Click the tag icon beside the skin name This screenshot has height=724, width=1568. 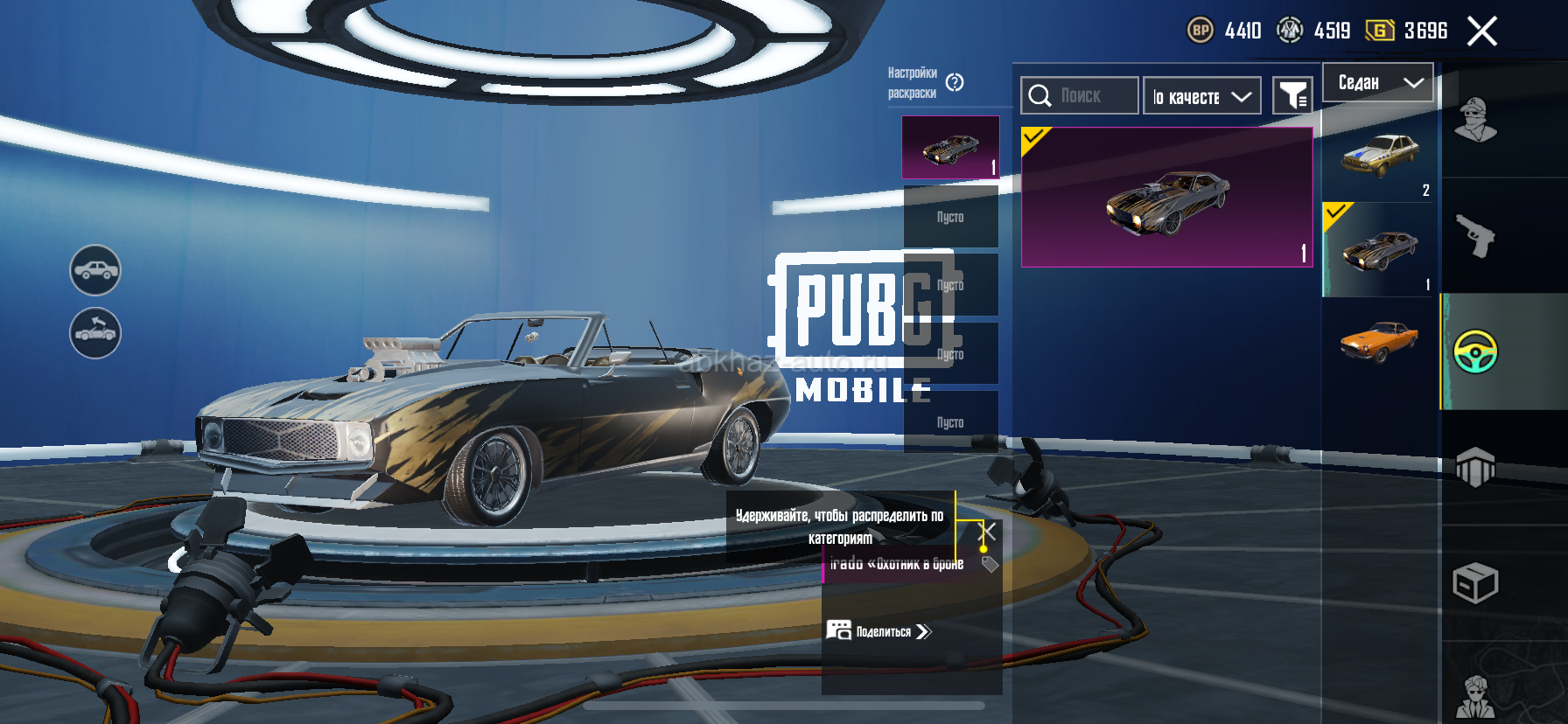pyautogui.click(x=990, y=564)
